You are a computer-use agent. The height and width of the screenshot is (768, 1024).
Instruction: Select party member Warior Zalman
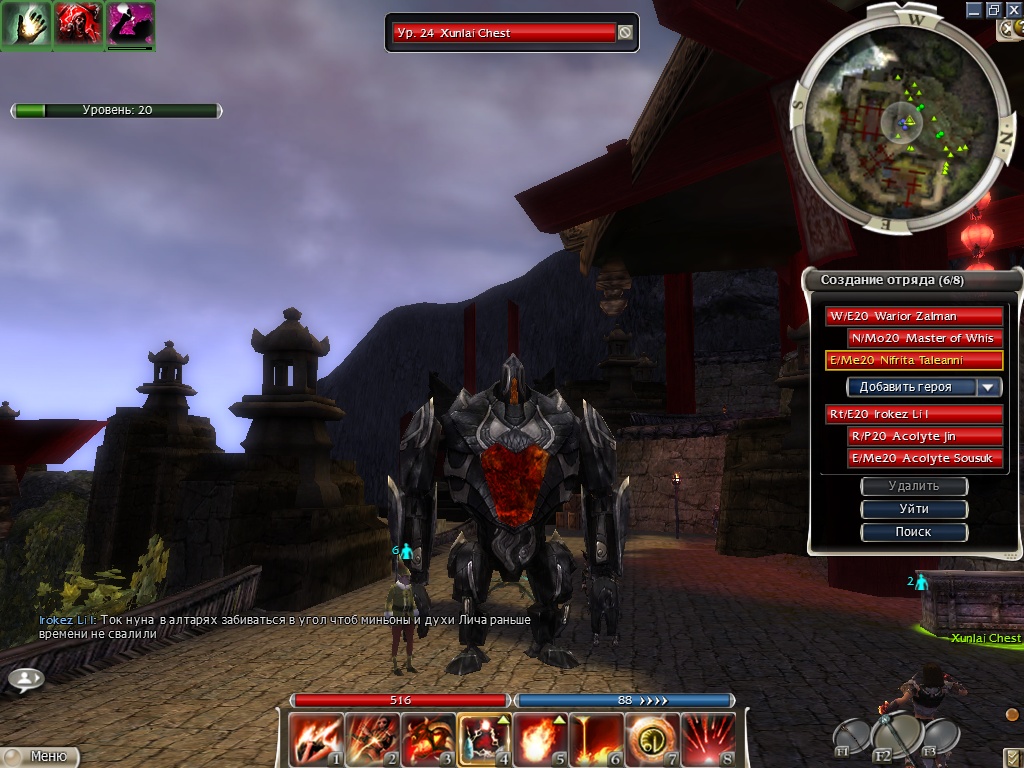[x=914, y=316]
